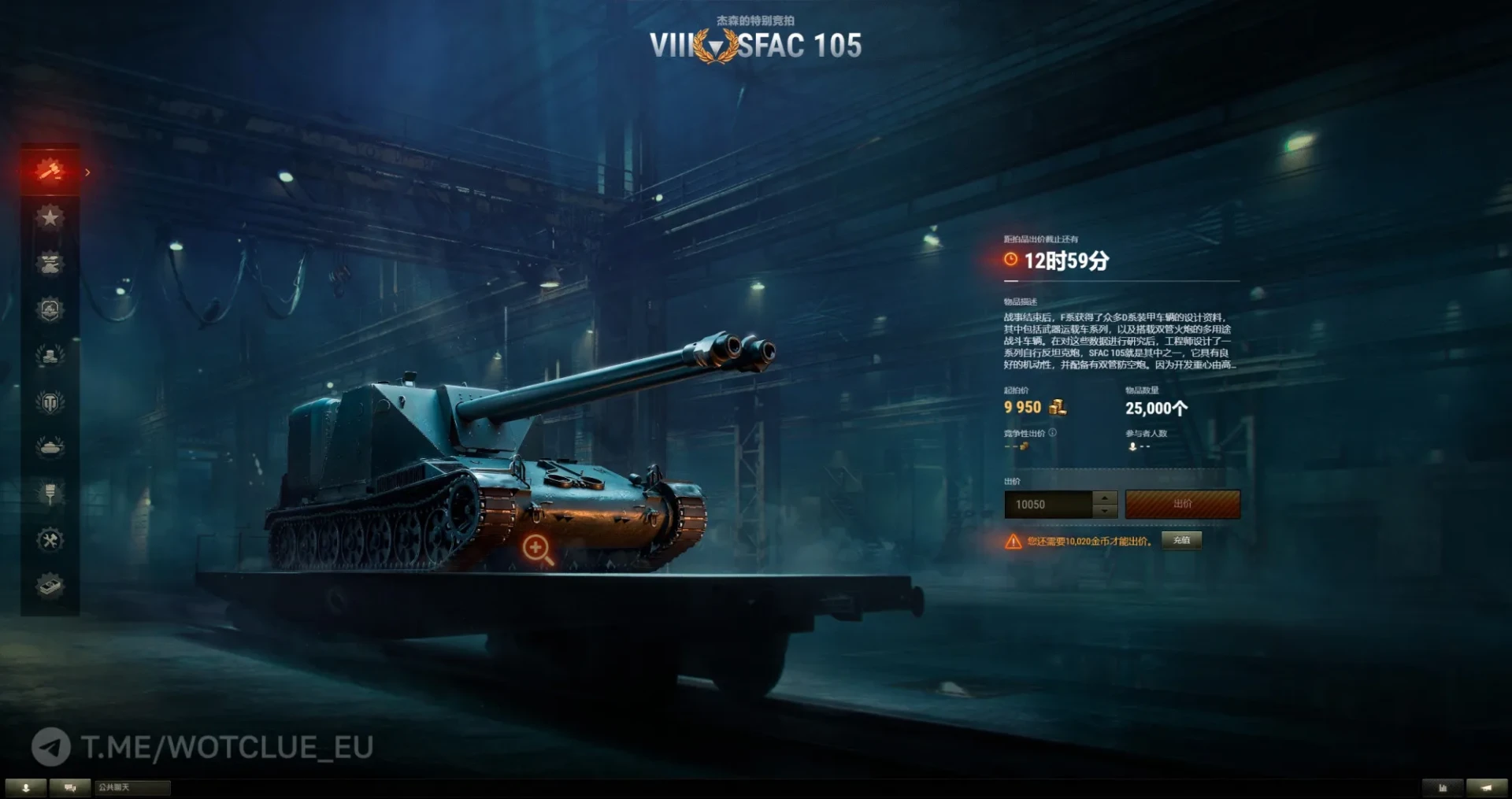Open the World of Tanks logo category
Image resolution: width=1512 pixels, height=799 pixels.
(50, 402)
